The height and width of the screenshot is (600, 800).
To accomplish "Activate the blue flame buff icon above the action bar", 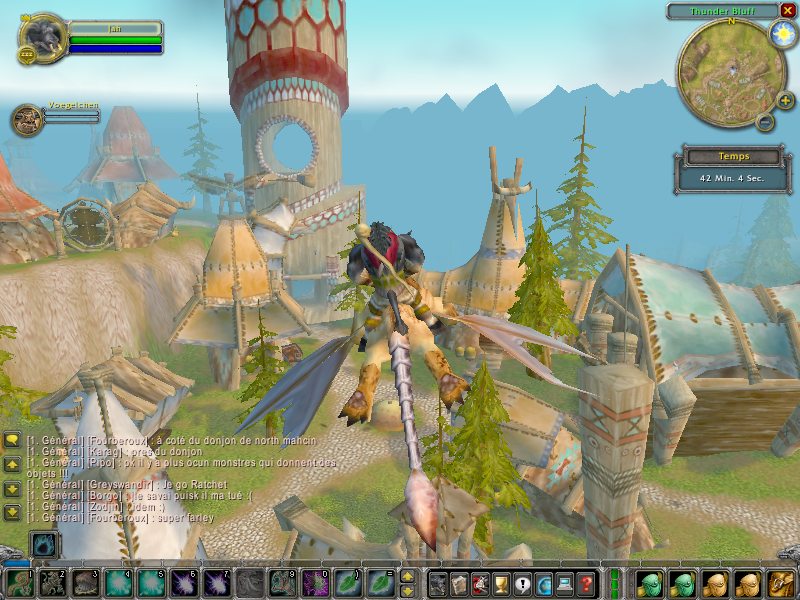I will coord(45,545).
